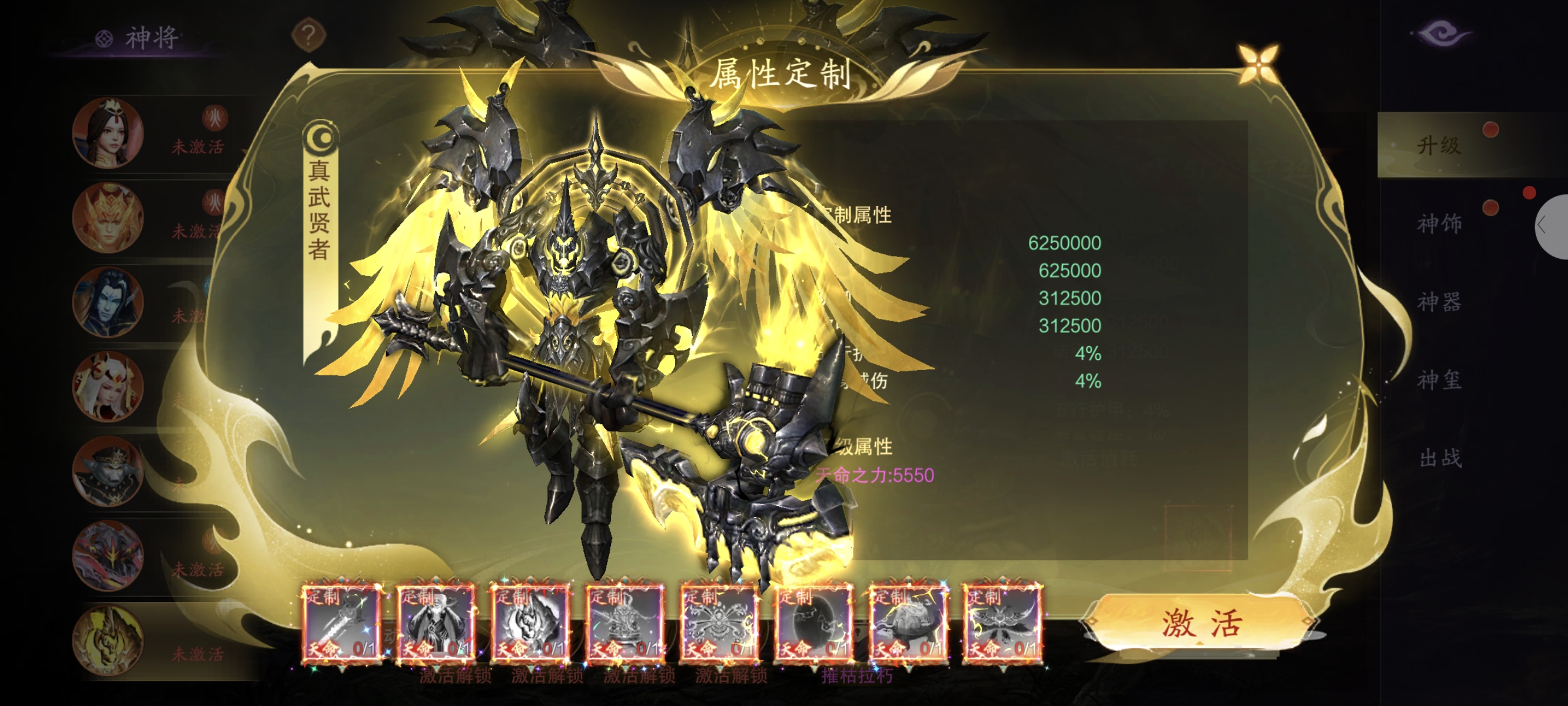
Task: Choose the robed elder 定制 material slot
Action: [x=435, y=622]
